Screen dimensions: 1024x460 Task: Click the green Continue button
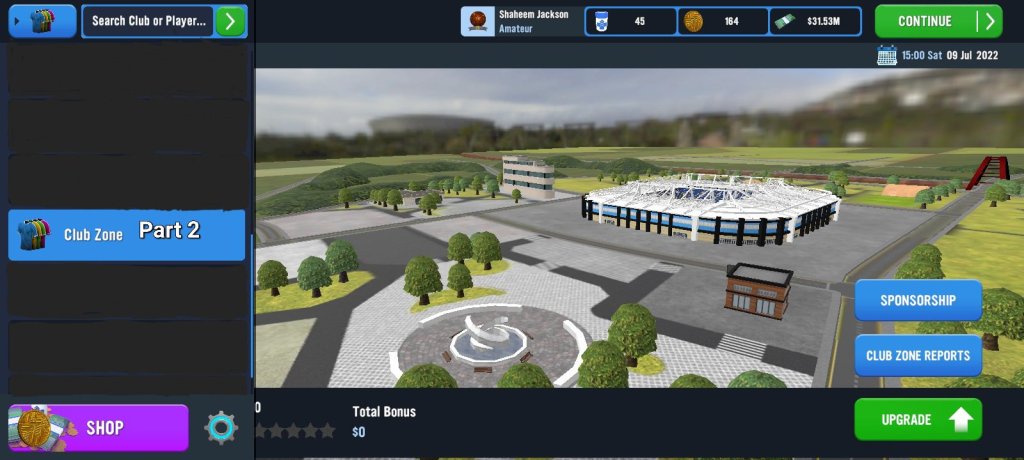pyautogui.click(x=937, y=21)
